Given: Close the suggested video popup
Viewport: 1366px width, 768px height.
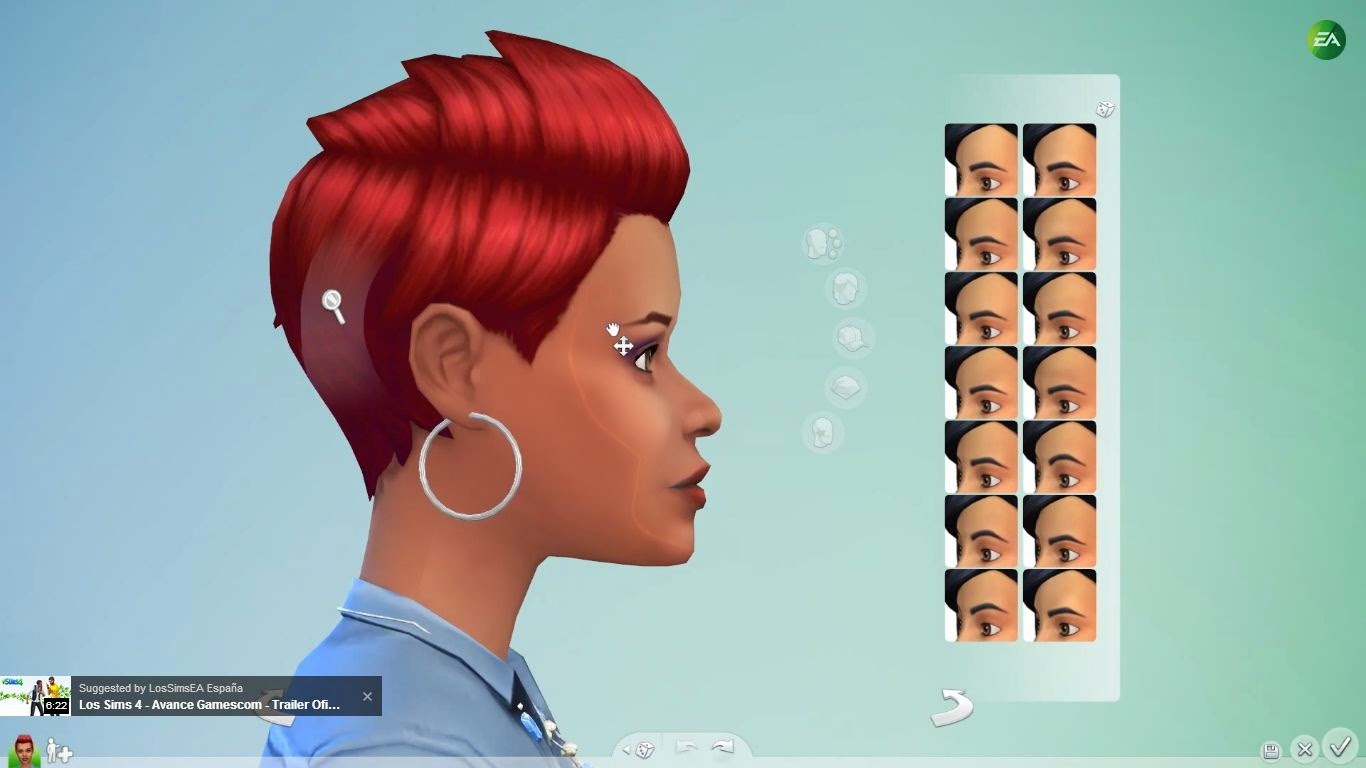Looking at the screenshot, I should click(366, 695).
